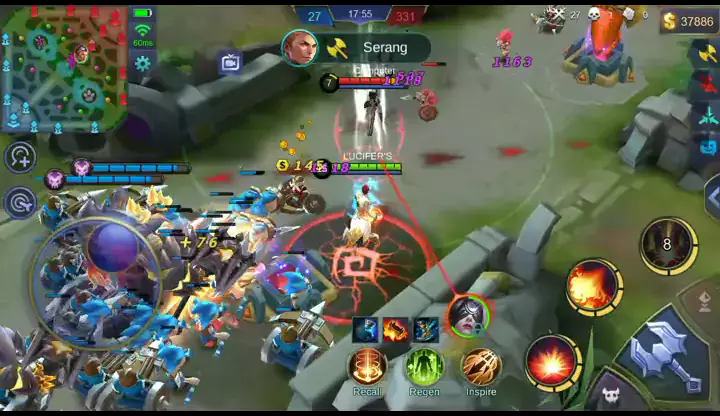Open the blue chat emote icon
Viewport: 720px width, 416px height.
[708, 147]
